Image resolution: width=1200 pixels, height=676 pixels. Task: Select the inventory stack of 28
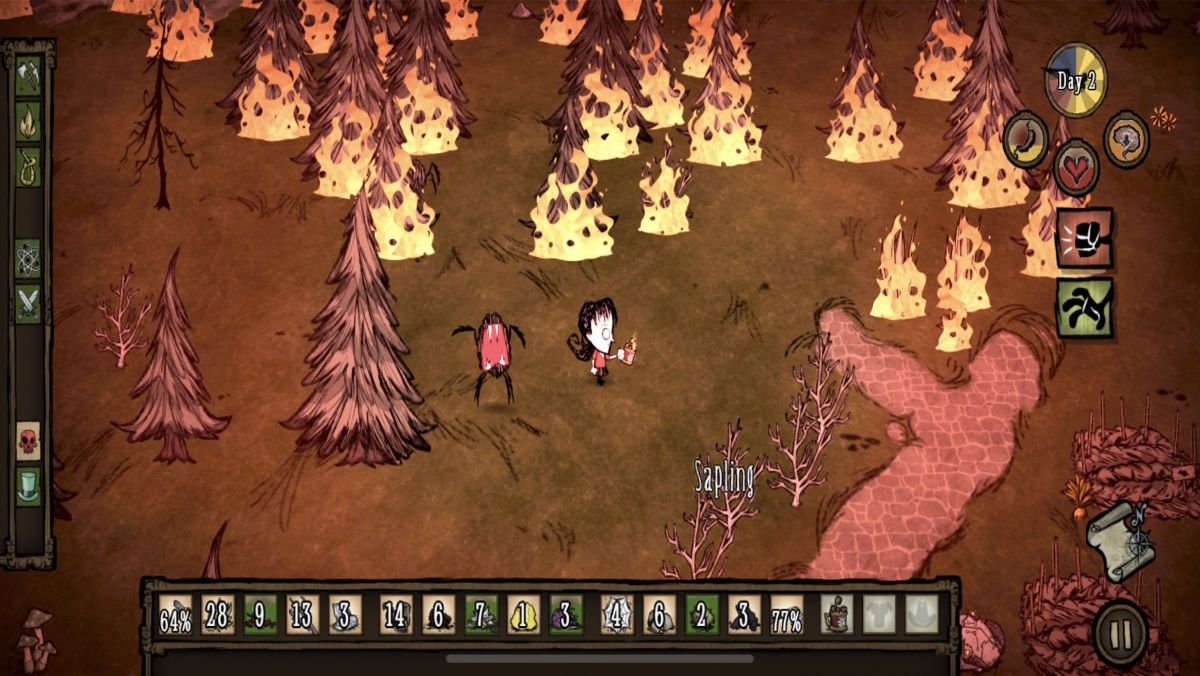tap(218, 615)
